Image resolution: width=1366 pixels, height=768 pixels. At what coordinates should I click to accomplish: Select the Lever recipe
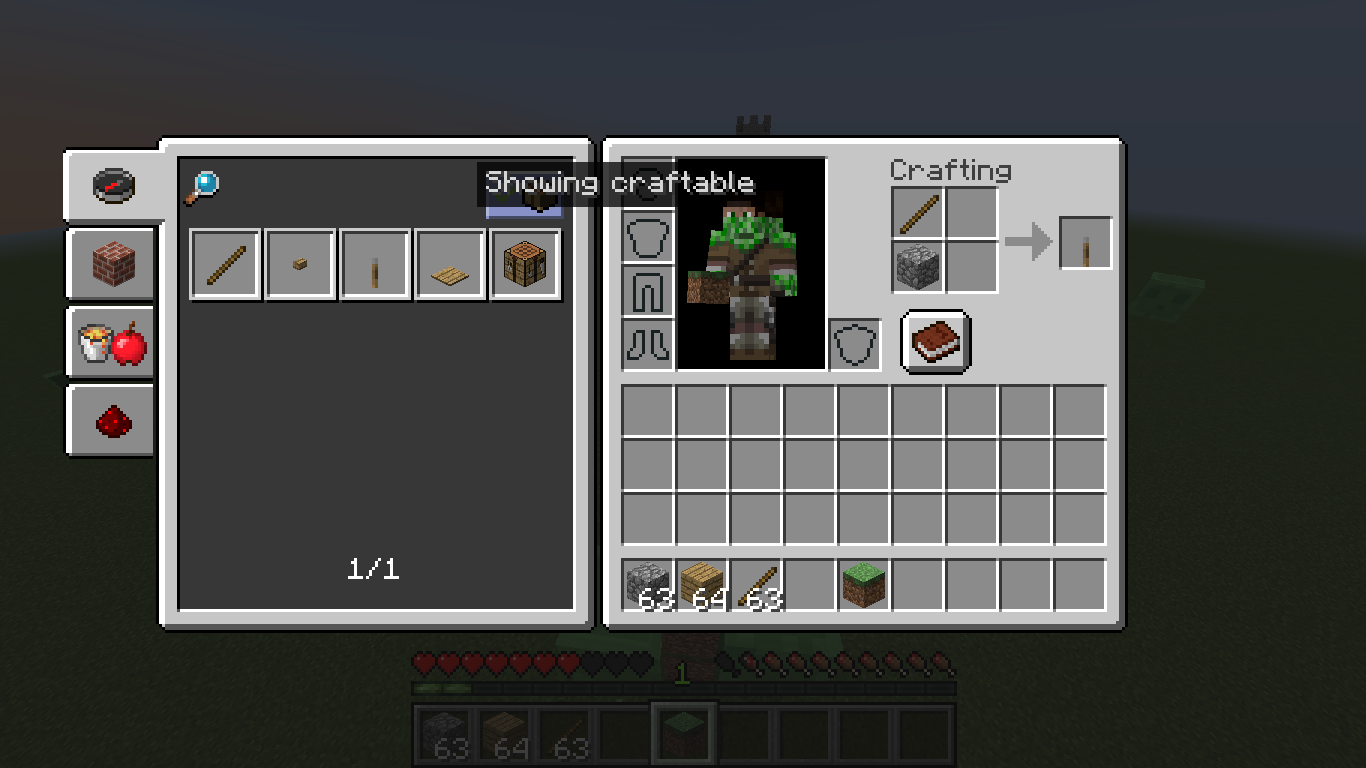374,263
